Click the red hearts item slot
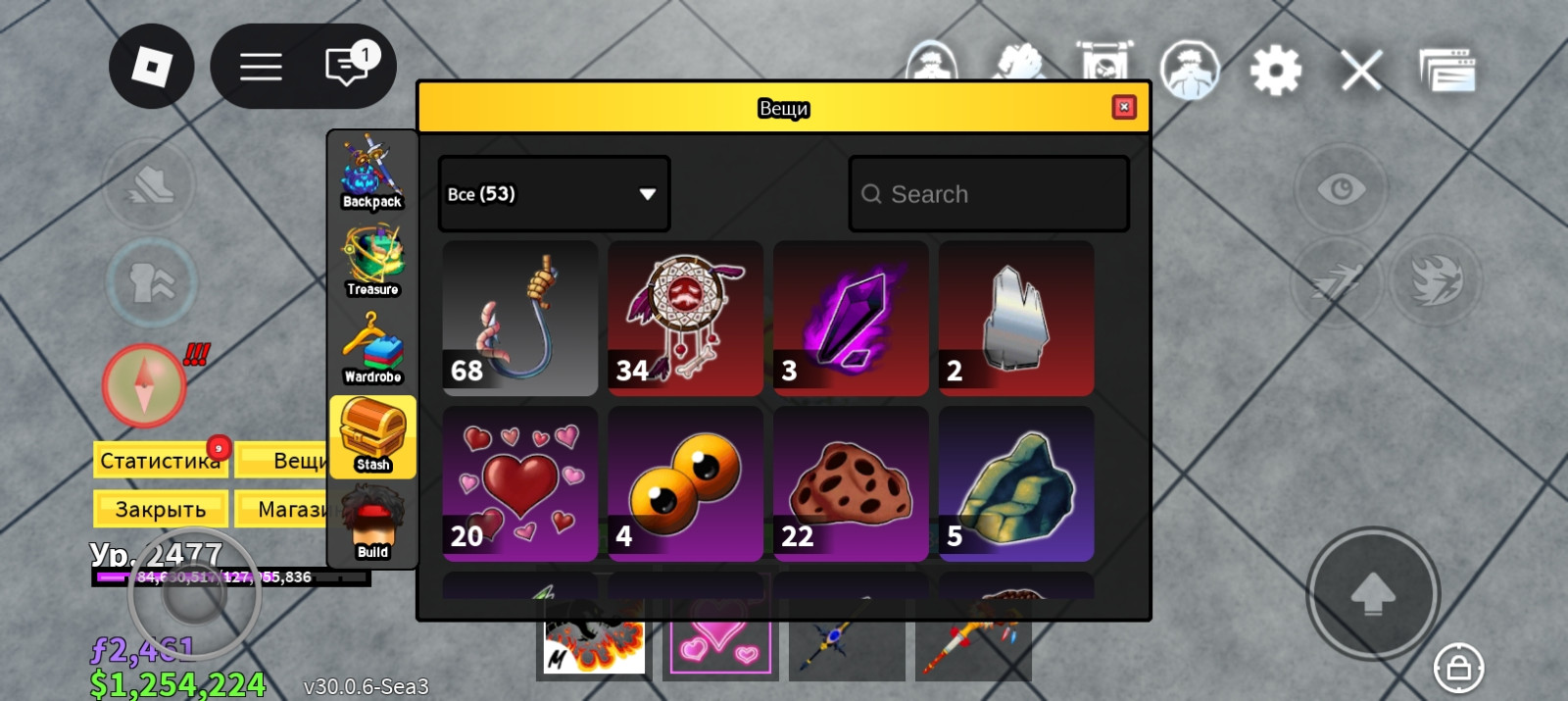This screenshot has width=1568, height=701. [x=520, y=483]
